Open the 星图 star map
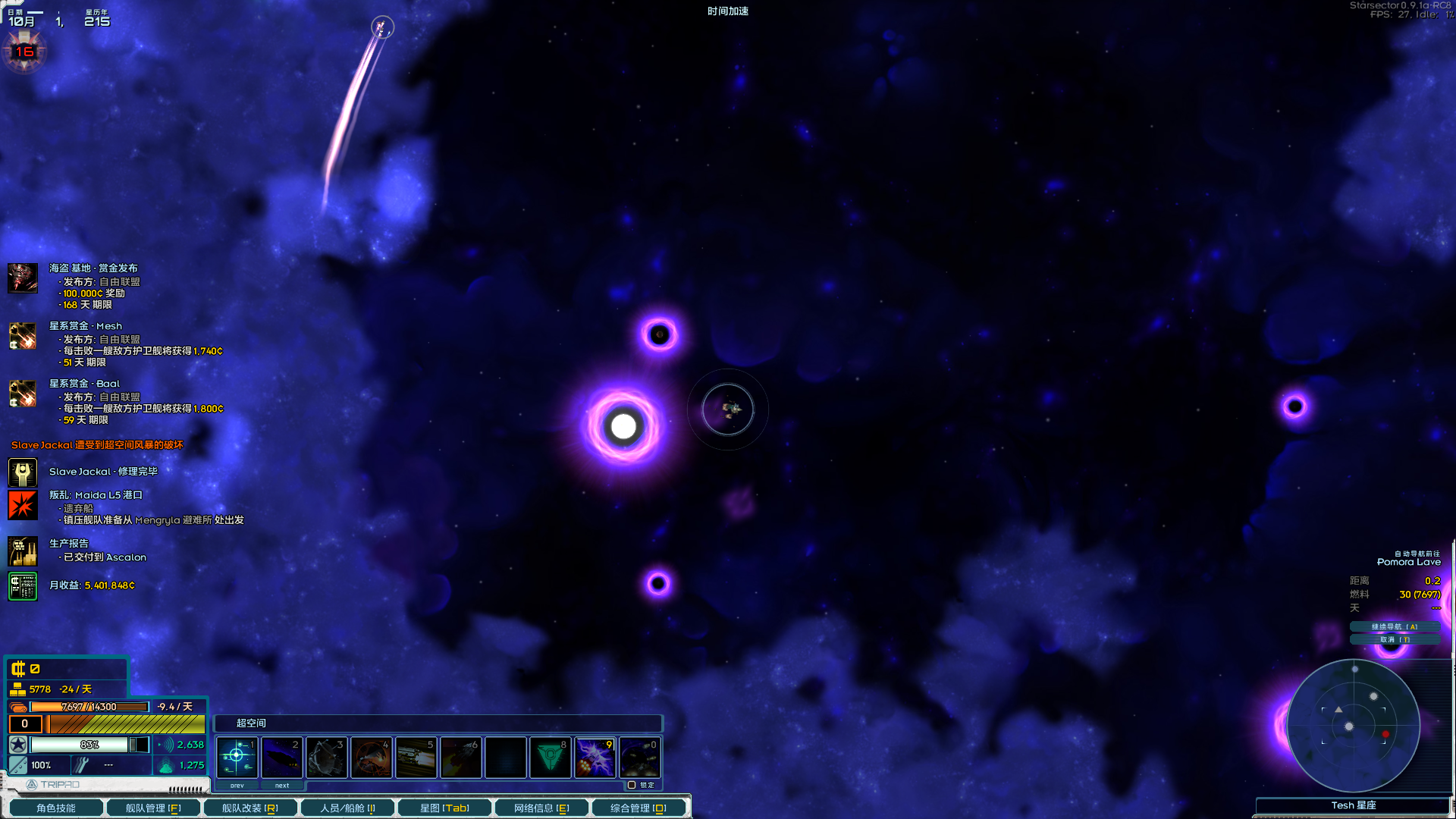 click(x=444, y=808)
